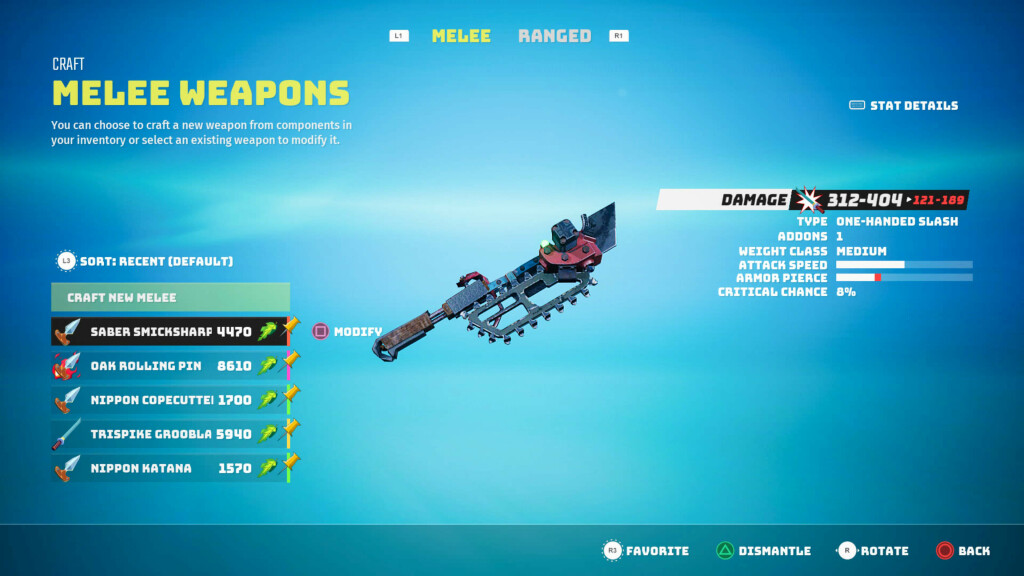
Task: Mark the weapon as Favorite
Action: [646, 551]
